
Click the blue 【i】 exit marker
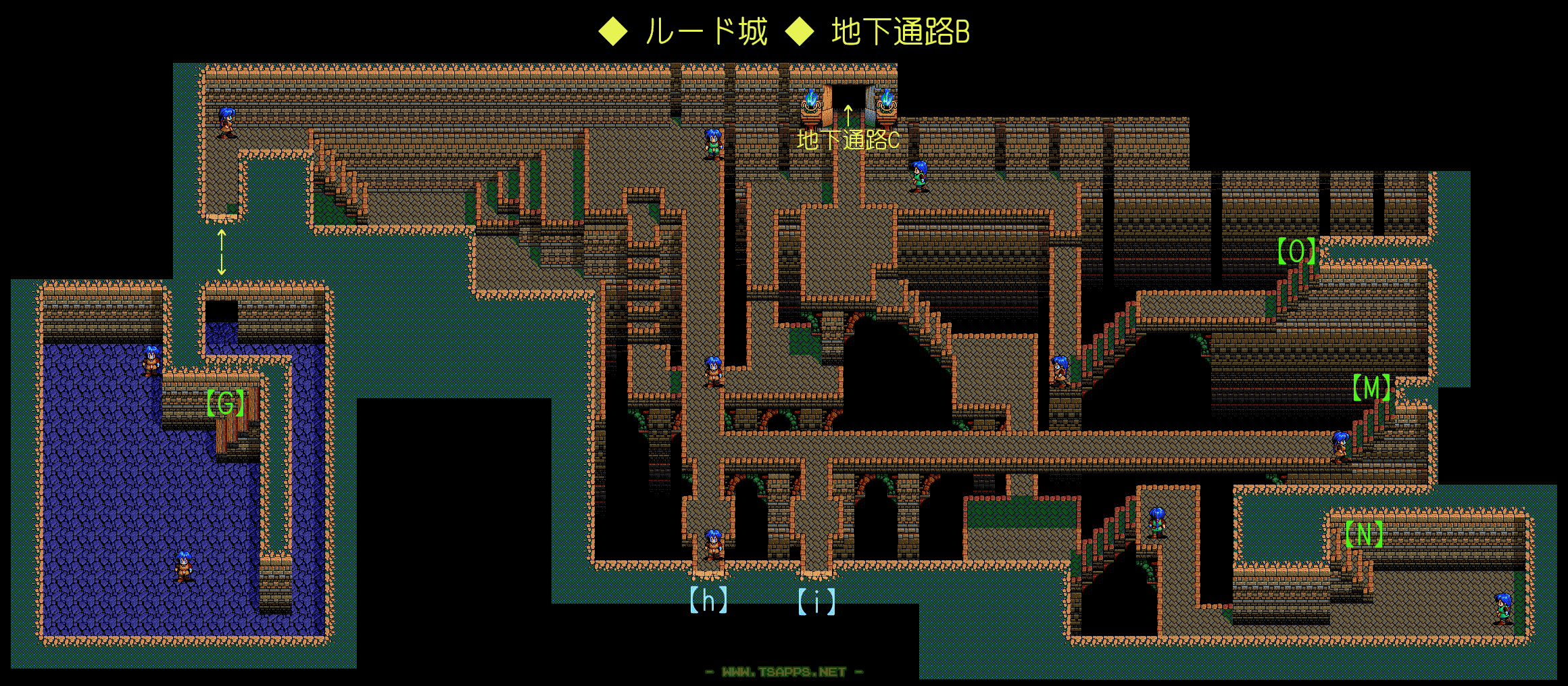coord(816,602)
